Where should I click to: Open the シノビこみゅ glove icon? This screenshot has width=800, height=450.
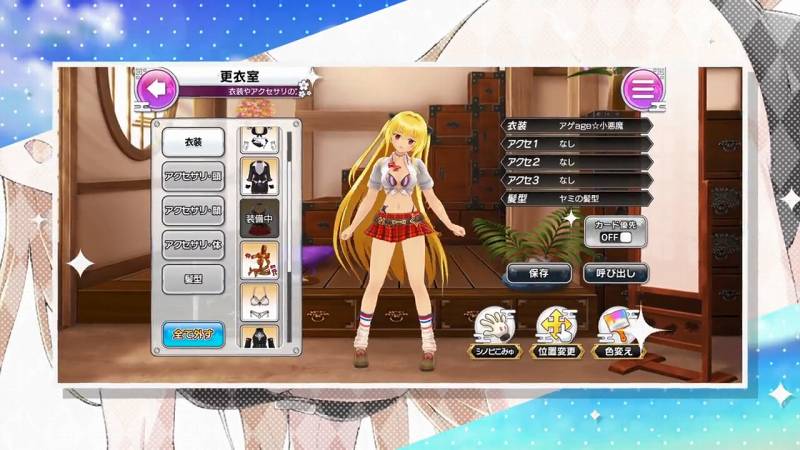491,328
